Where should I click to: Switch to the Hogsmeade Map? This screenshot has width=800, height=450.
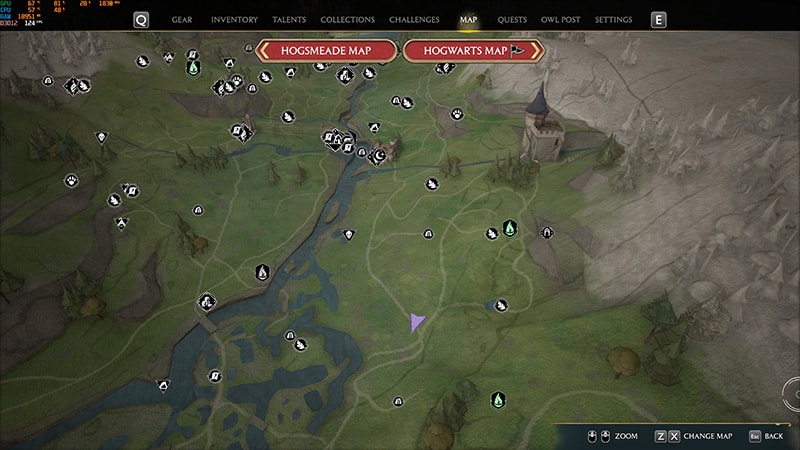tap(327, 51)
